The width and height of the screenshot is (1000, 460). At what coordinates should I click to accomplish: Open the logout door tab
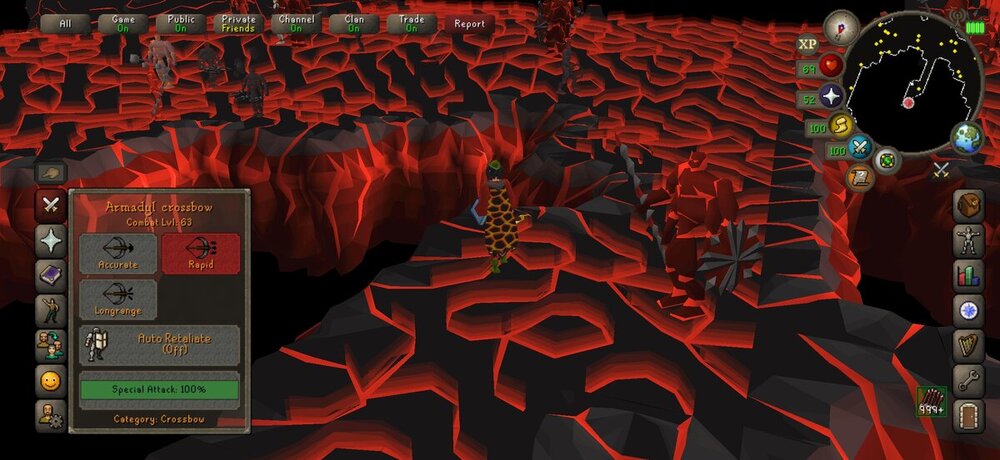[x=967, y=414]
